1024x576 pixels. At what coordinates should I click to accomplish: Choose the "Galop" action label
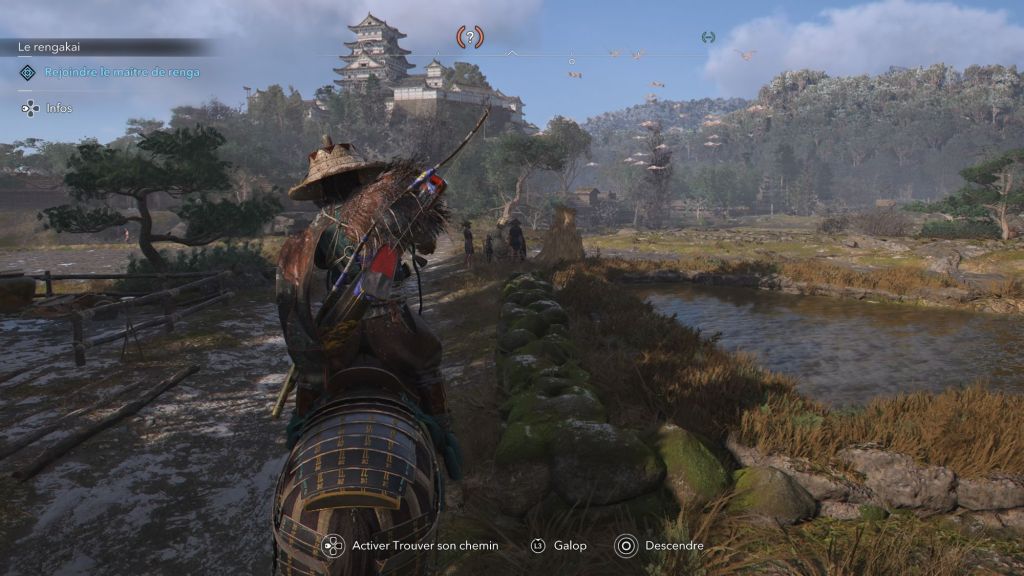[x=571, y=546]
